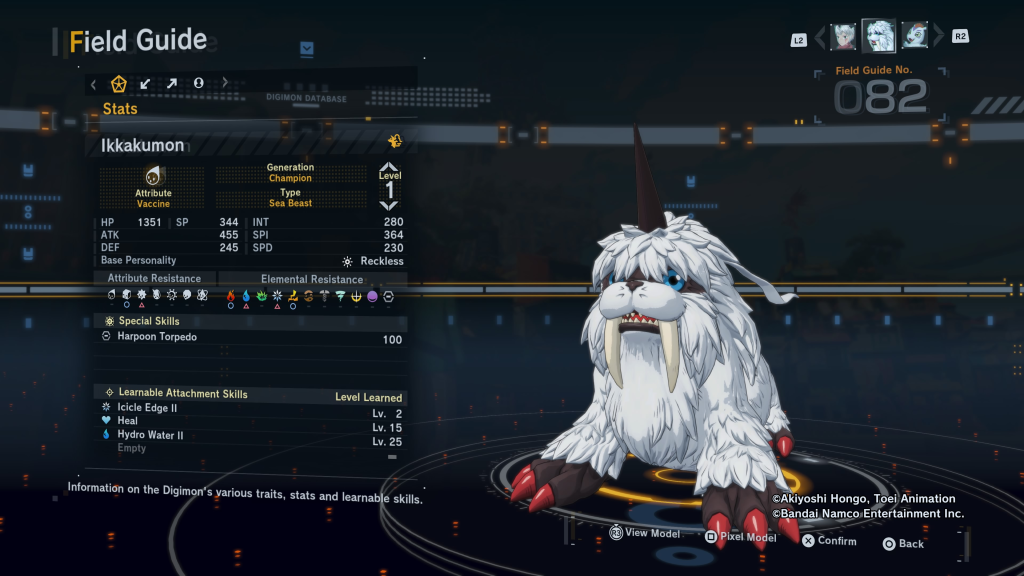Choose the Gomamon portrait thumbnail
Screen dimensions: 1024x576
(x=914, y=37)
